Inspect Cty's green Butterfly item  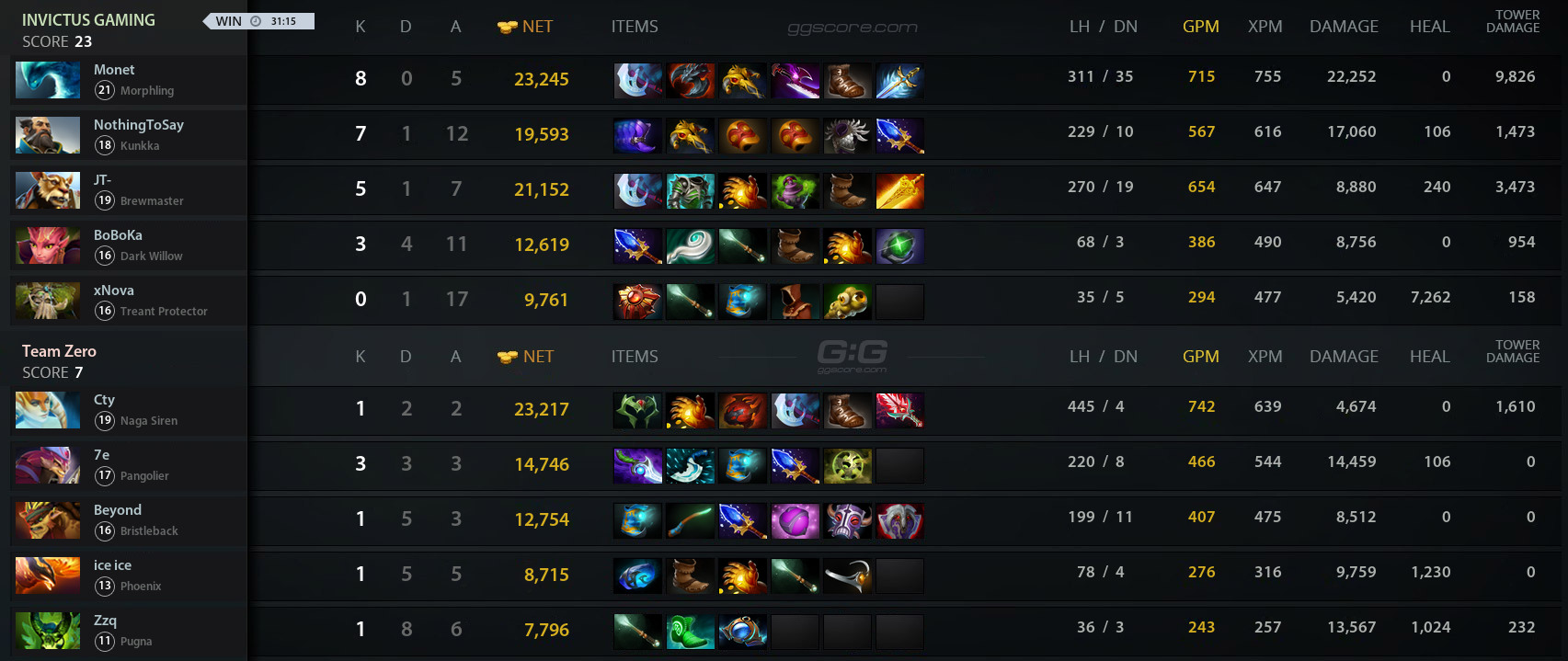636,411
